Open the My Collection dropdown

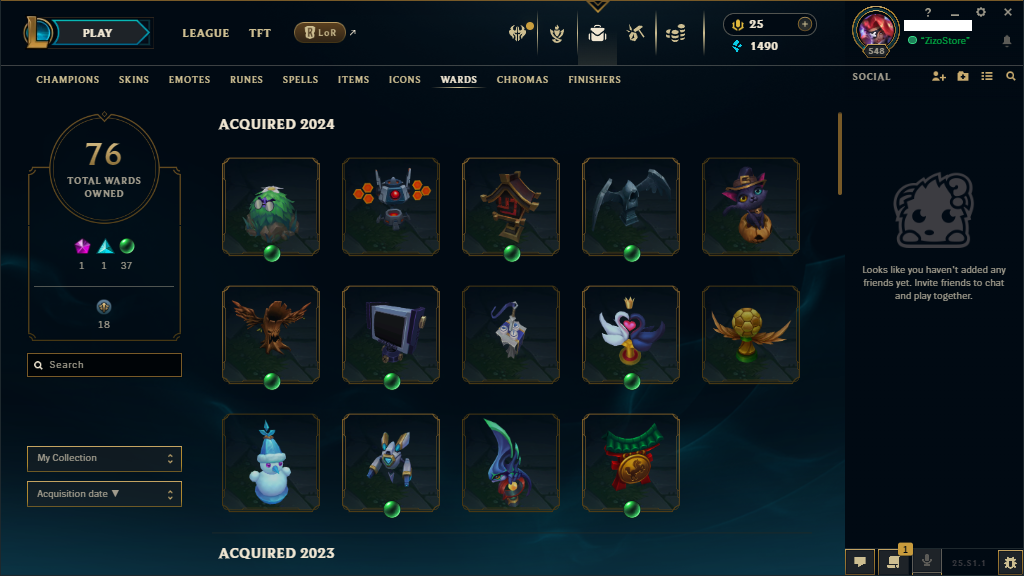click(x=104, y=458)
